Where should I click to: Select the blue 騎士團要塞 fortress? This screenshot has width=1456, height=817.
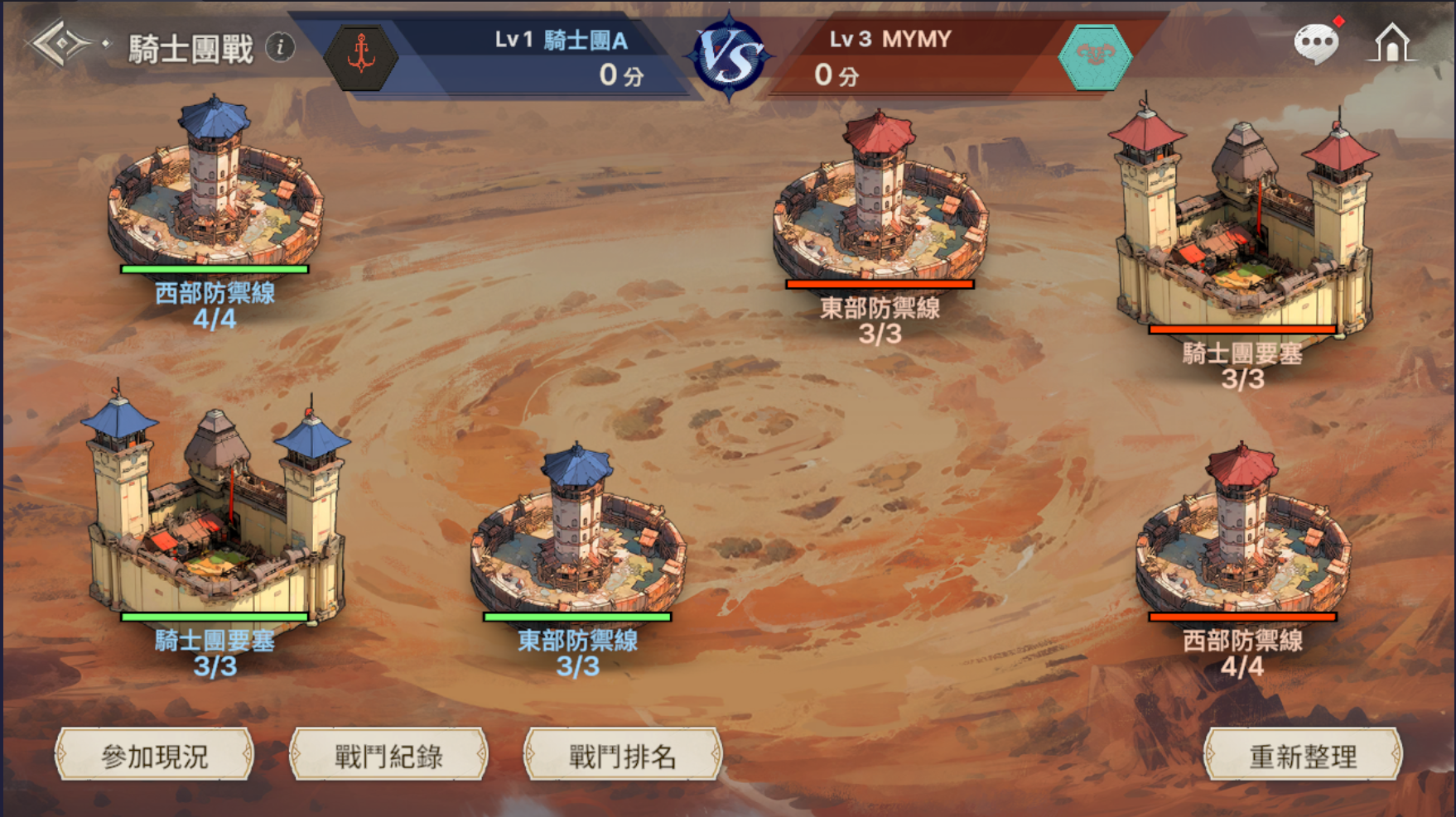(215, 513)
